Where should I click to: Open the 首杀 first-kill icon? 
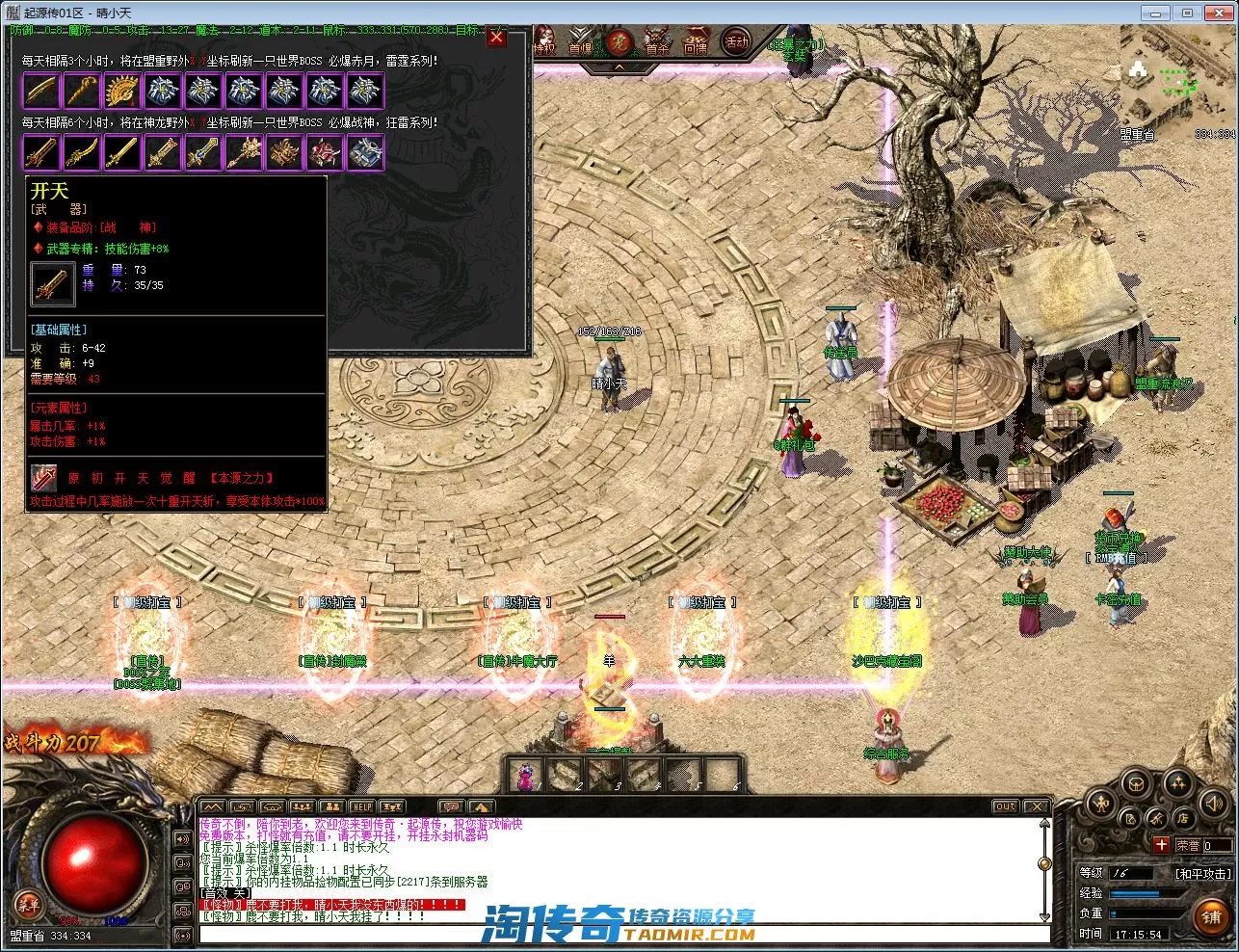[657, 43]
